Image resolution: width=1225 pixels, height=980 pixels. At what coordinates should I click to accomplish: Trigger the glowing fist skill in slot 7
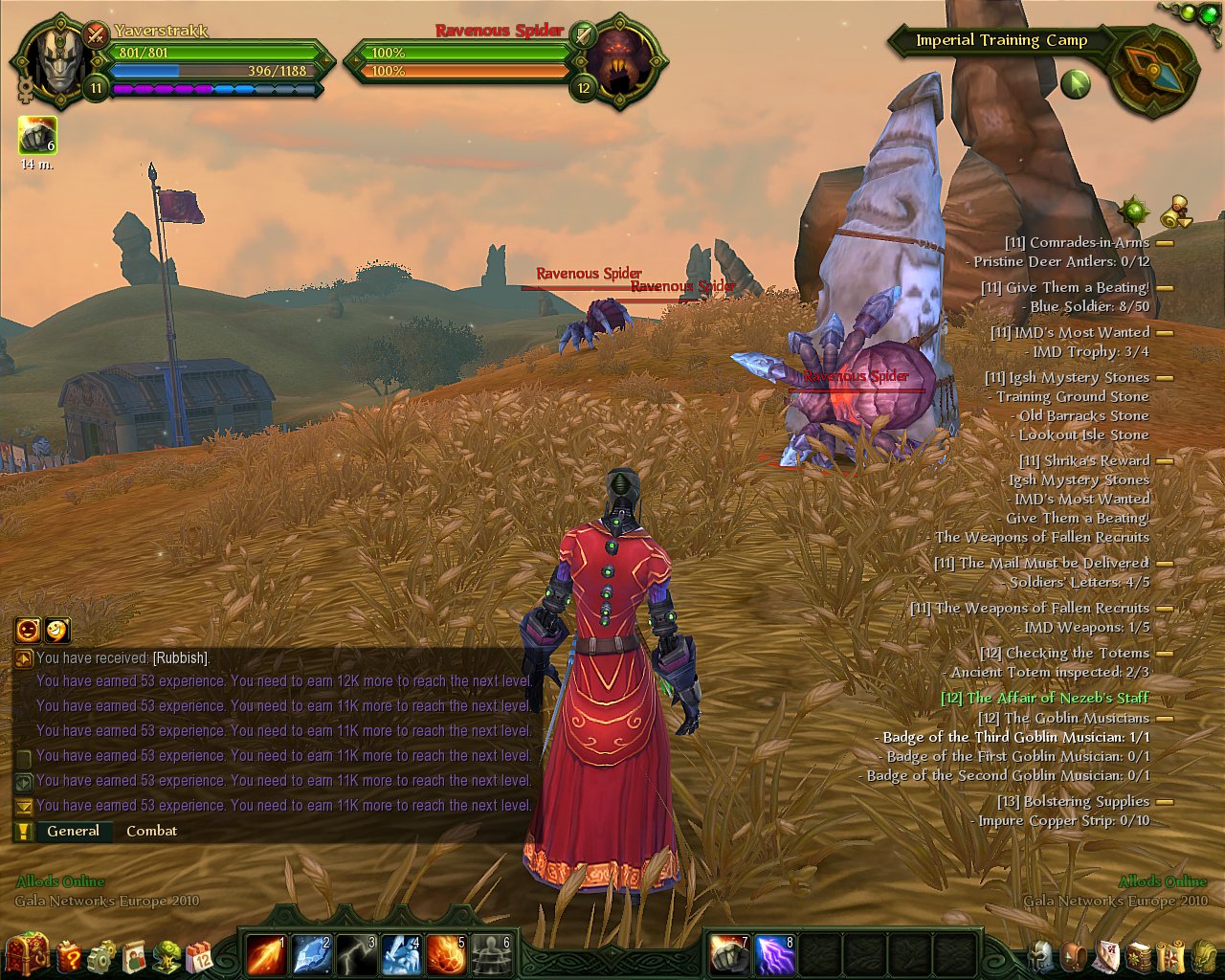[x=730, y=955]
